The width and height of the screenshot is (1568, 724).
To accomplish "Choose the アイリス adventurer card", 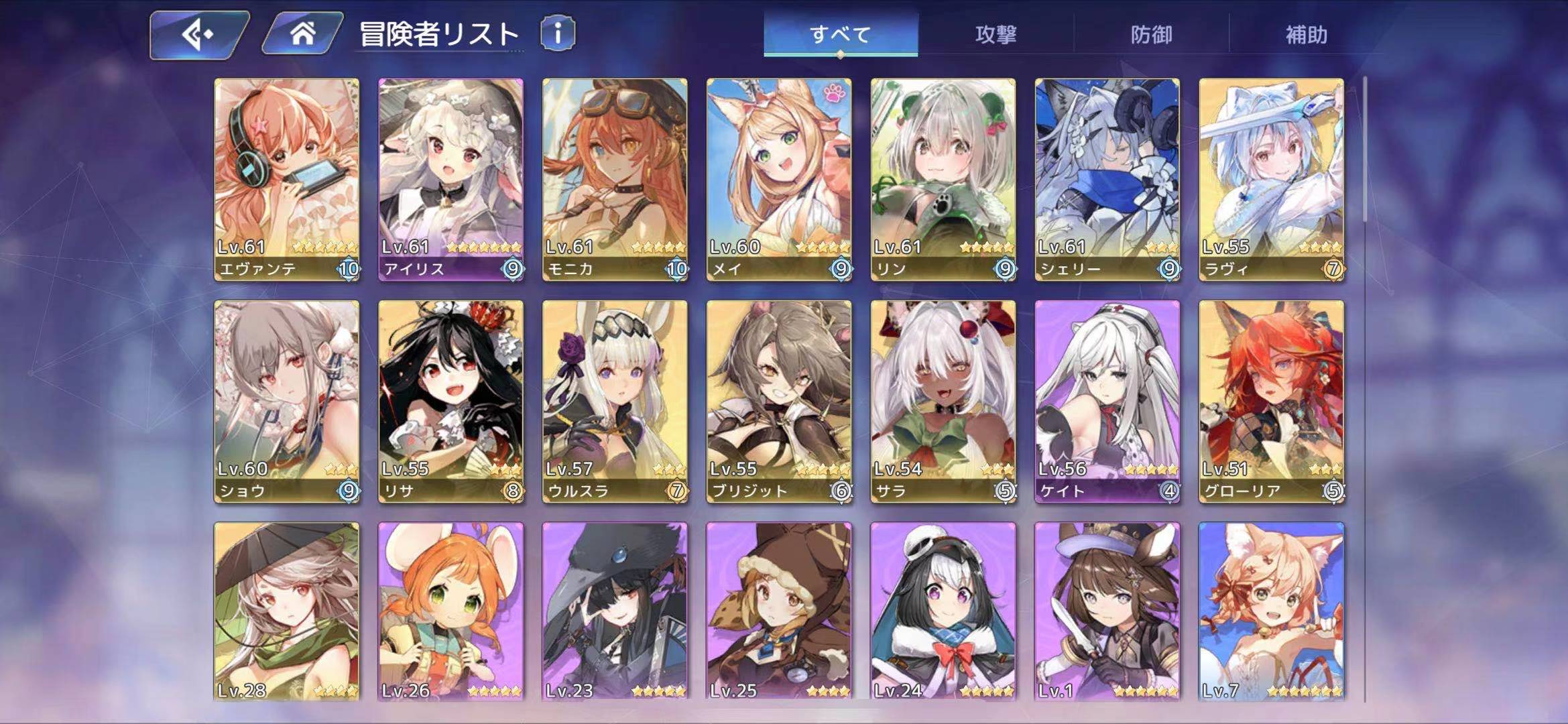I will (450, 179).
